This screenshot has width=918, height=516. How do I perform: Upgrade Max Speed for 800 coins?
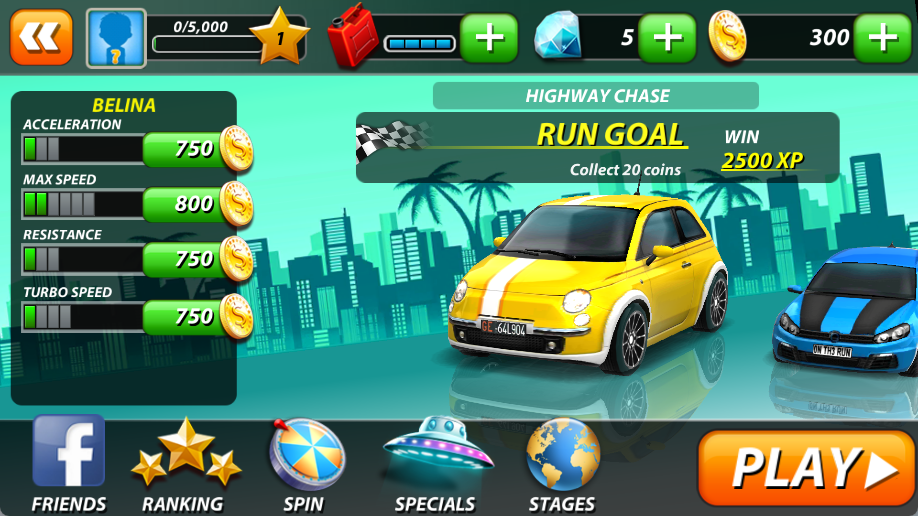[x=197, y=204]
